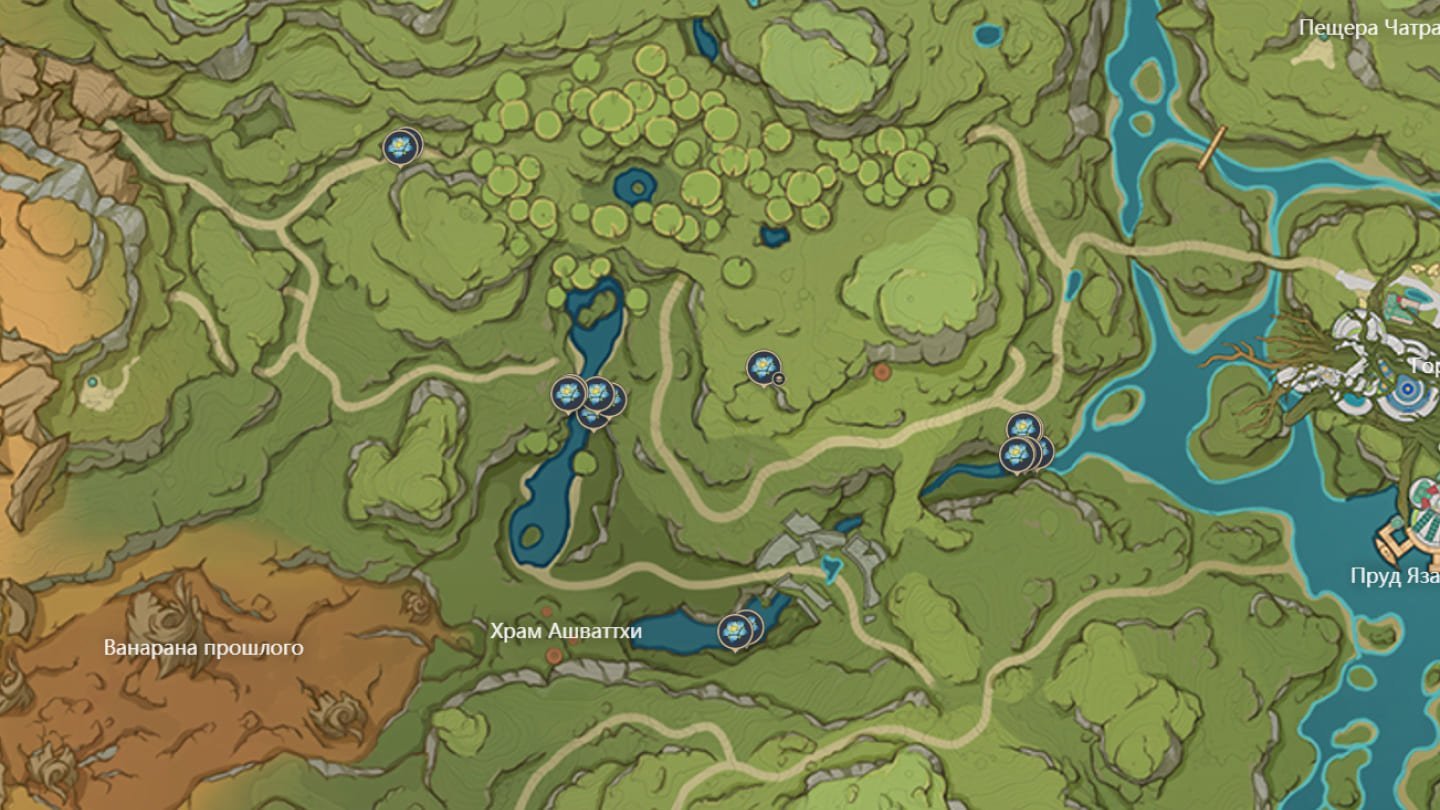Select leftmost flower marker on the long narrow lake

point(569,393)
